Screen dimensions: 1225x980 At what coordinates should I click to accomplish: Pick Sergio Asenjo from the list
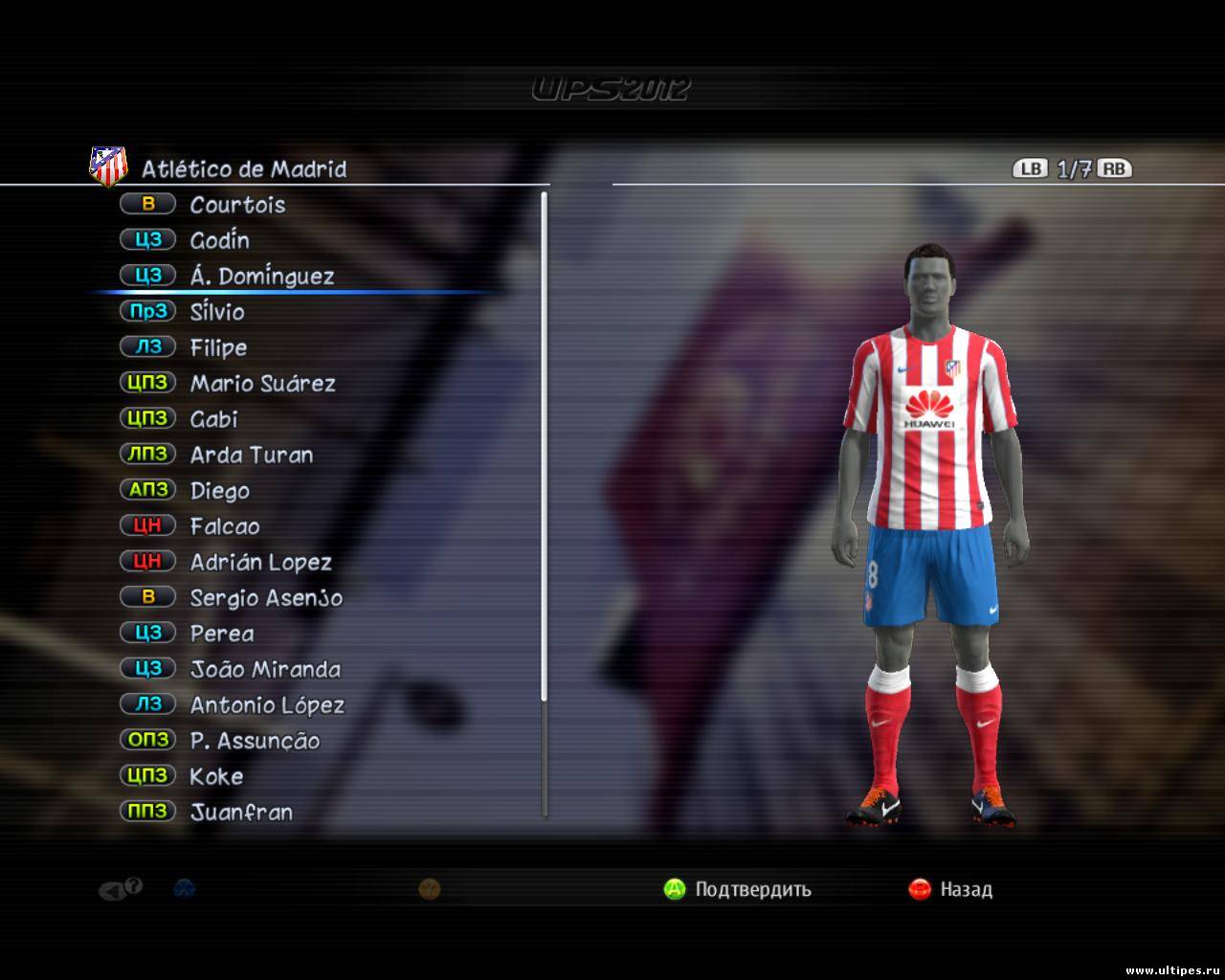point(266,597)
